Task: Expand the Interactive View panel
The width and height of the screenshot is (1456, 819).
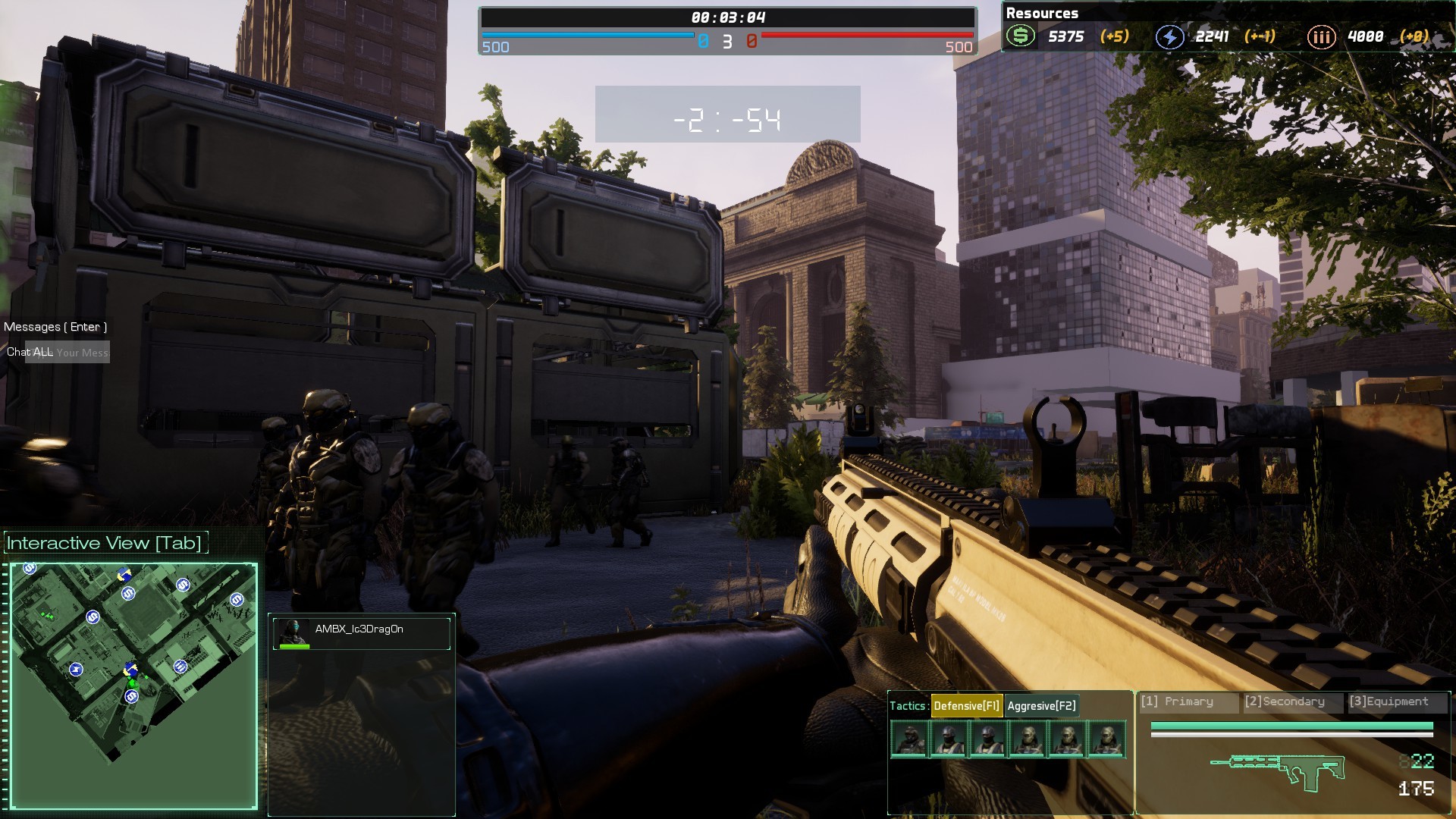Action: [x=104, y=542]
